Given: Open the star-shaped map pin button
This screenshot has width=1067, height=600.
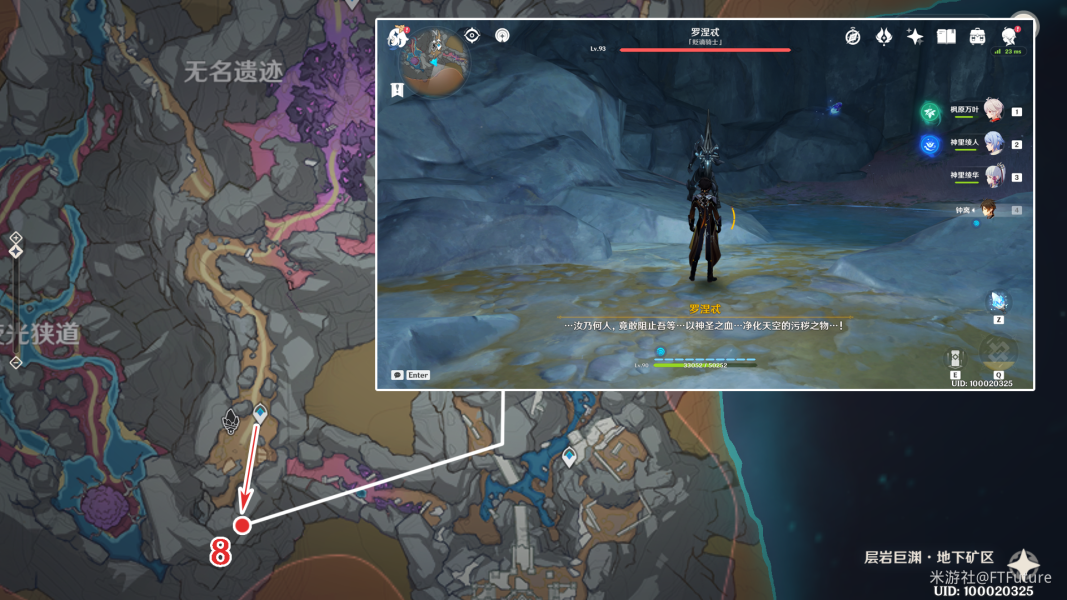Looking at the screenshot, I should pos(1023,562).
